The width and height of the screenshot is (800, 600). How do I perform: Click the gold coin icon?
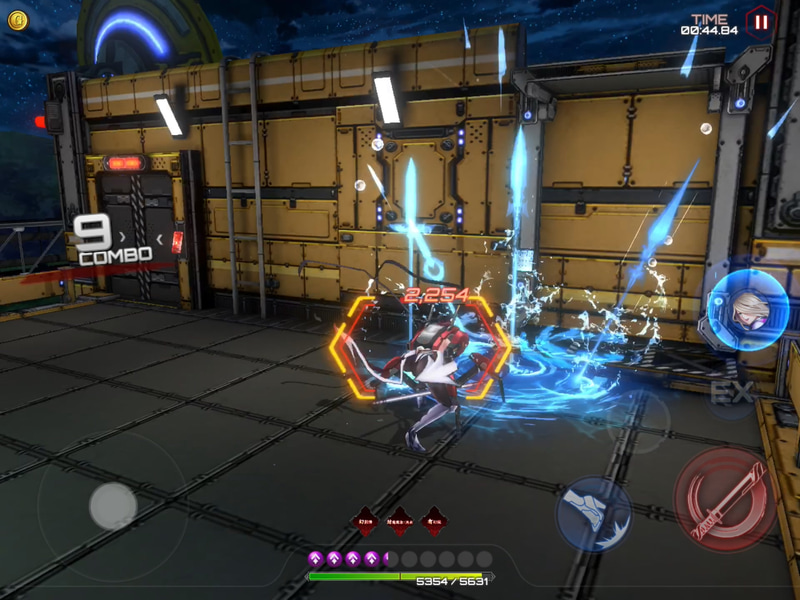point(18,19)
